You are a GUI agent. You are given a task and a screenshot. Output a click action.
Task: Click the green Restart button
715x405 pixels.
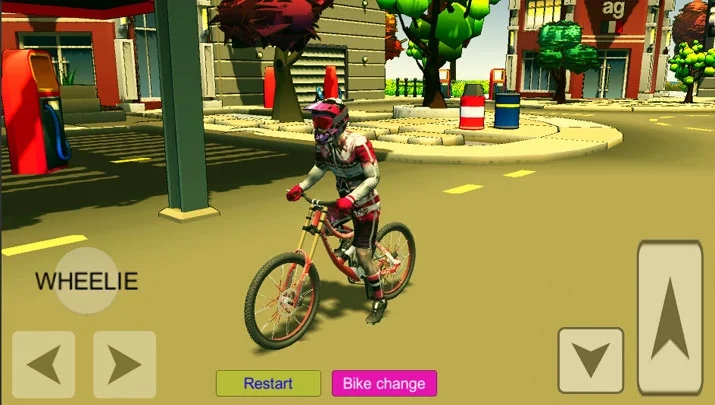pyautogui.click(x=268, y=383)
